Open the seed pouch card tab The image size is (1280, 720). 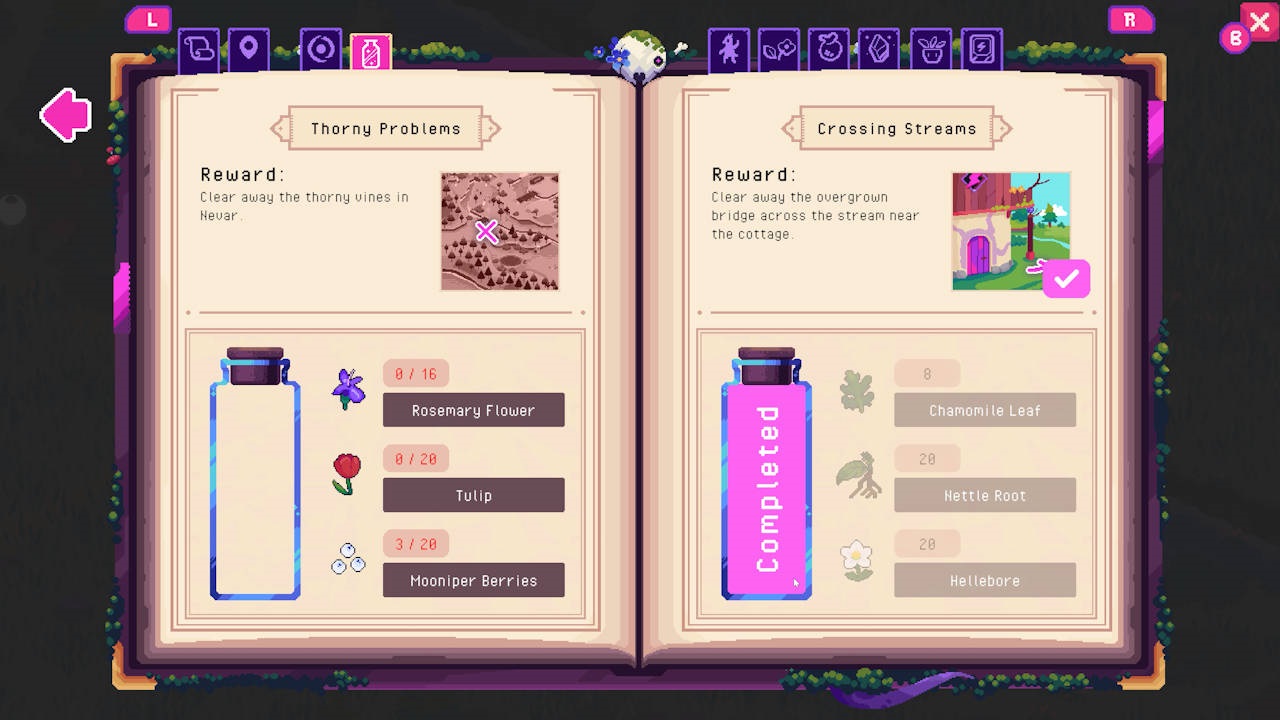(829, 49)
